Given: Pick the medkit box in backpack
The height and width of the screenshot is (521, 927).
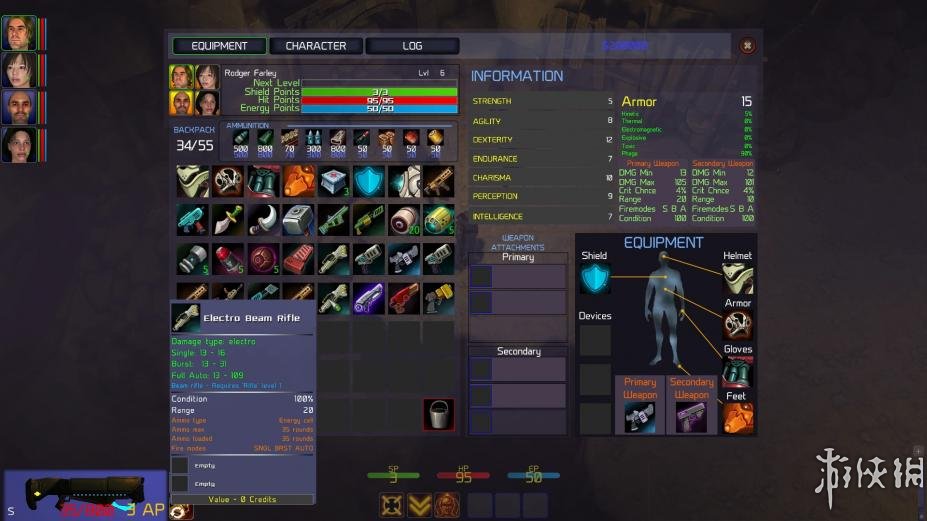Looking at the screenshot, I should click(x=334, y=181).
